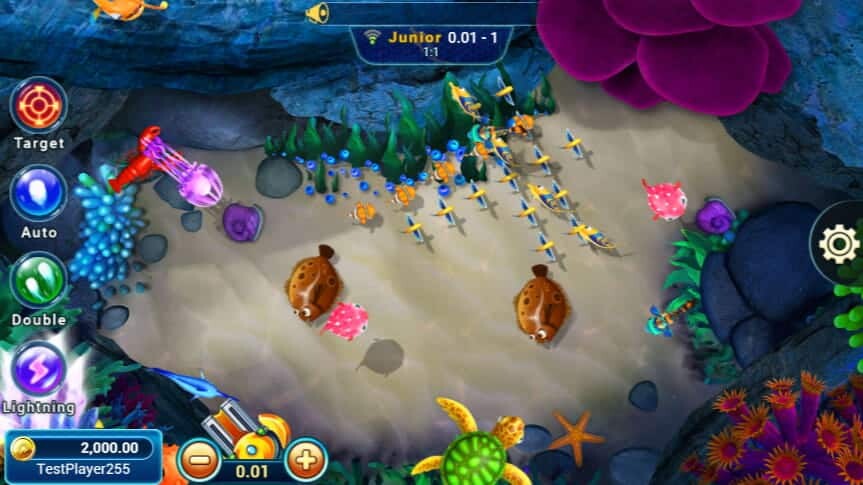This screenshot has height=485, width=863.
Task: Toggle sound using the speaker icon
Action: (317, 13)
